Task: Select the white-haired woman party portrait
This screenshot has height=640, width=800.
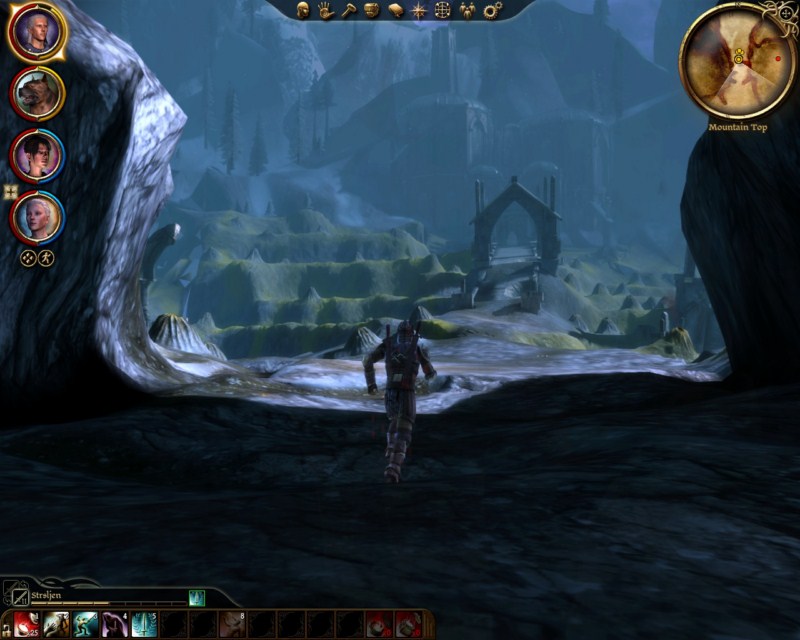Action: click(x=37, y=216)
